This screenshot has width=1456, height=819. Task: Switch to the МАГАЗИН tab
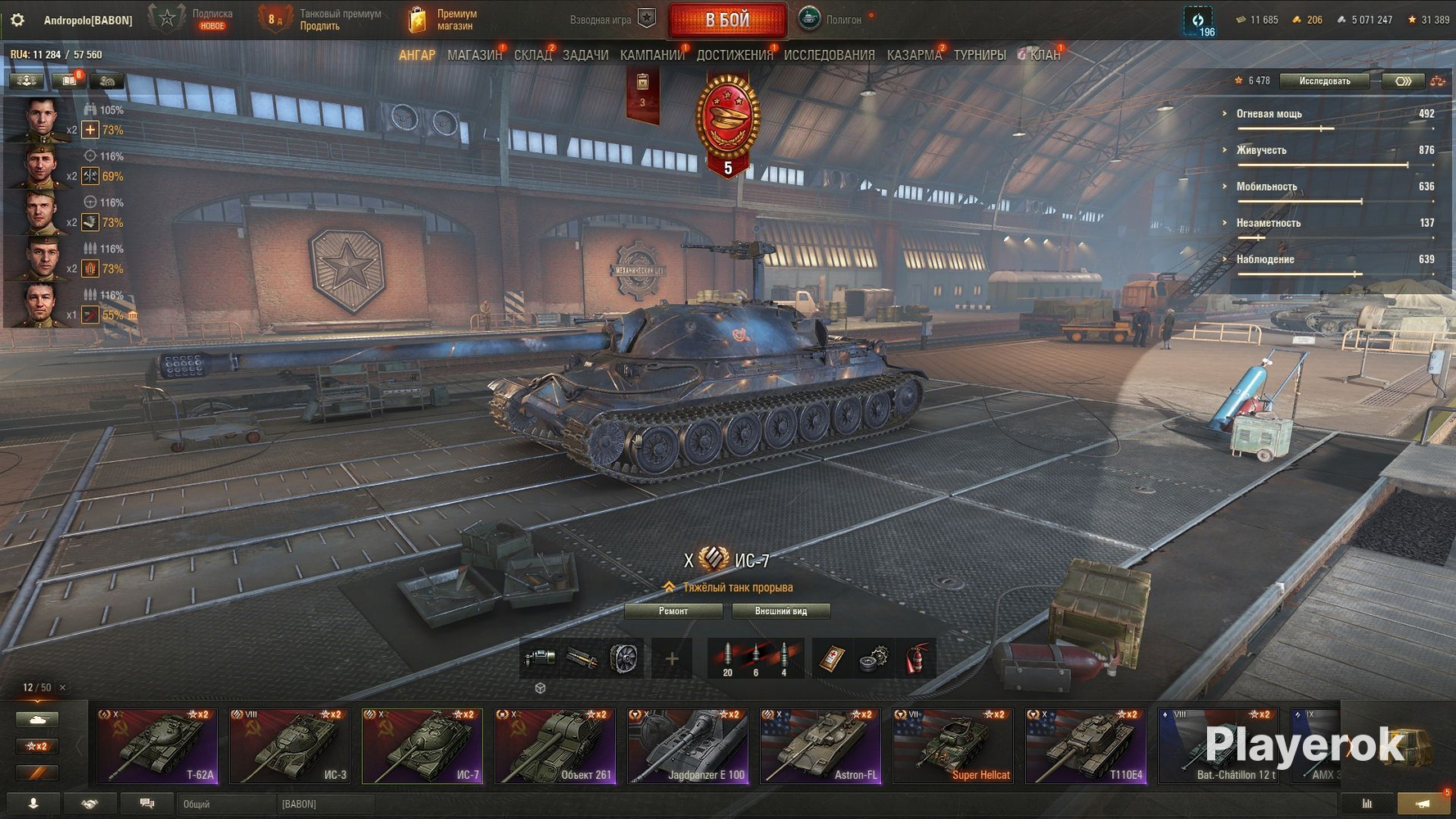[474, 55]
